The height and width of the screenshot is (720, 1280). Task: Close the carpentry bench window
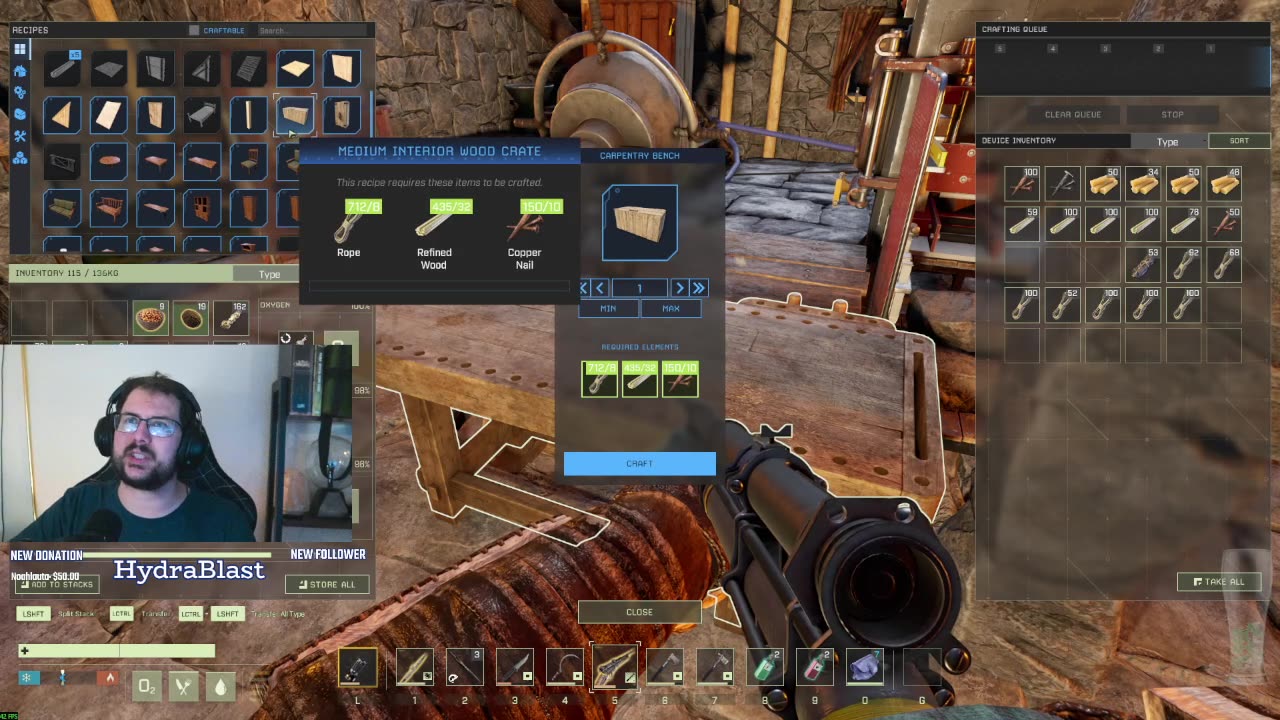pos(639,612)
